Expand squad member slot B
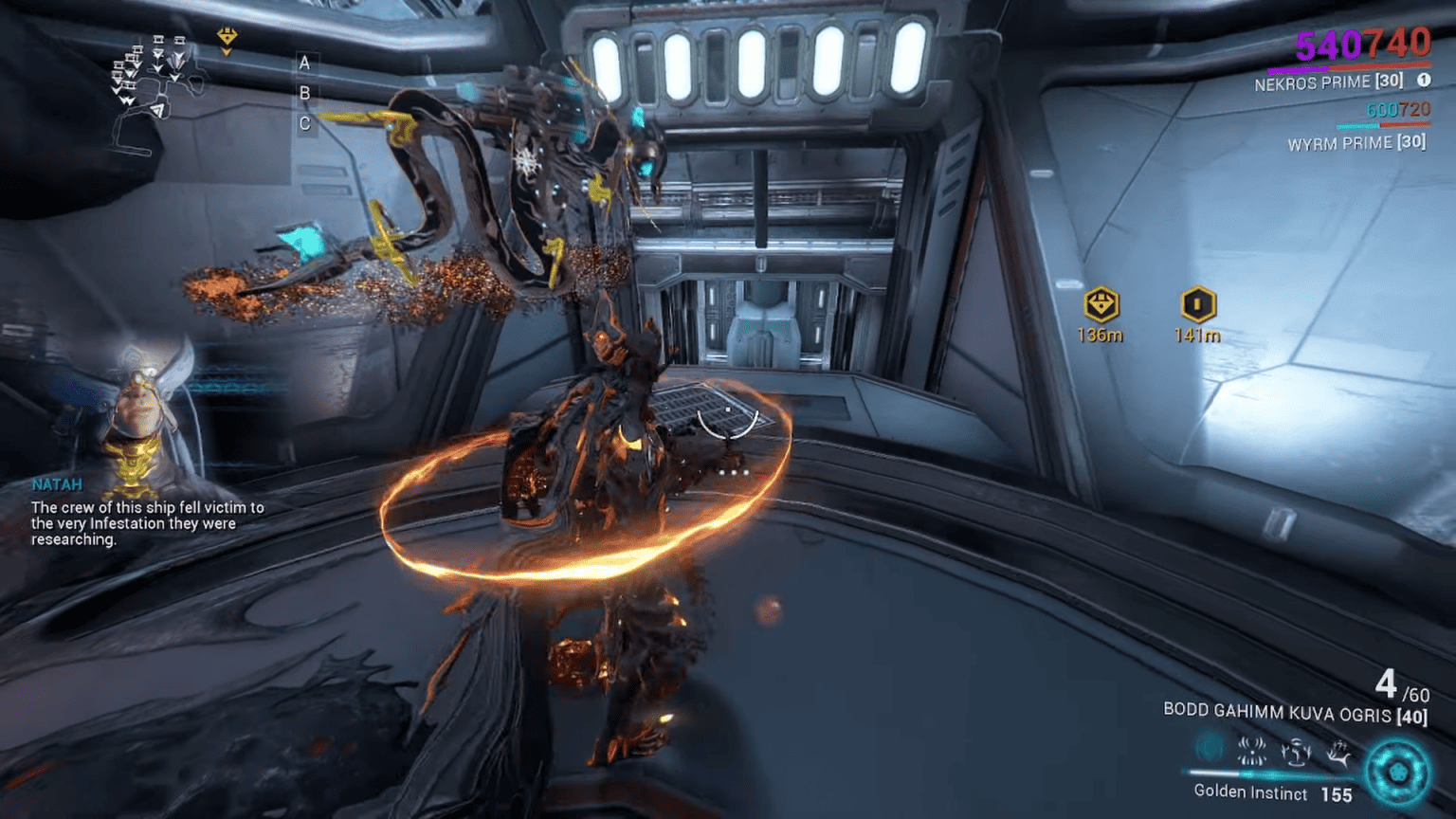The height and width of the screenshot is (819, 1456). click(x=303, y=93)
